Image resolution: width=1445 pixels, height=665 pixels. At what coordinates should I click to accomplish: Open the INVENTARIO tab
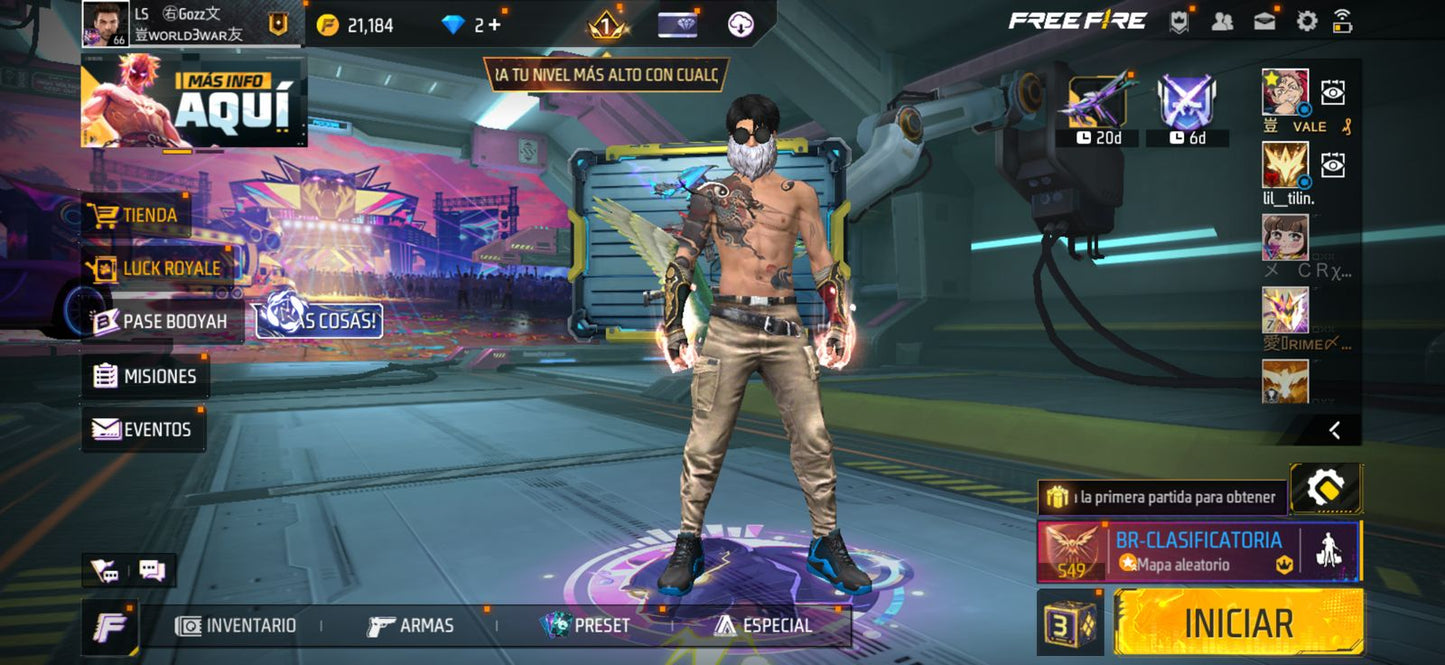tap(236, 626)
